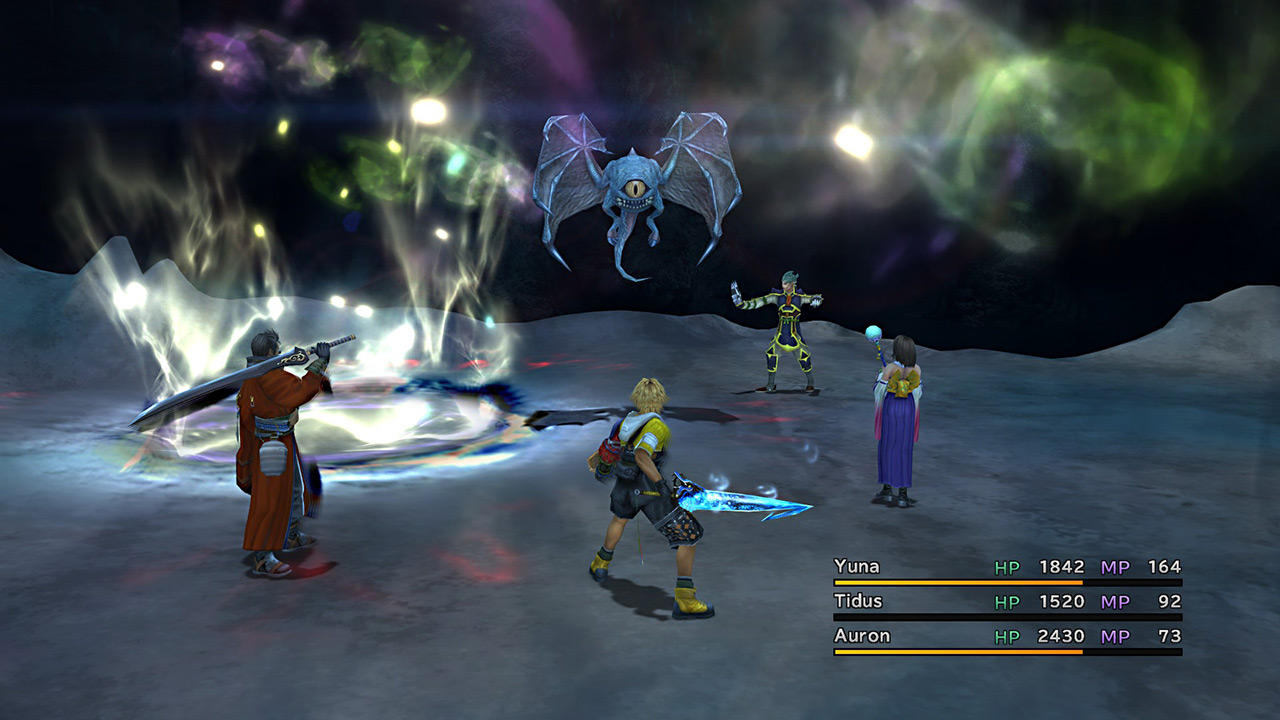
Task: Select Yuna's party status row
Action: (x=1007, y=568)
